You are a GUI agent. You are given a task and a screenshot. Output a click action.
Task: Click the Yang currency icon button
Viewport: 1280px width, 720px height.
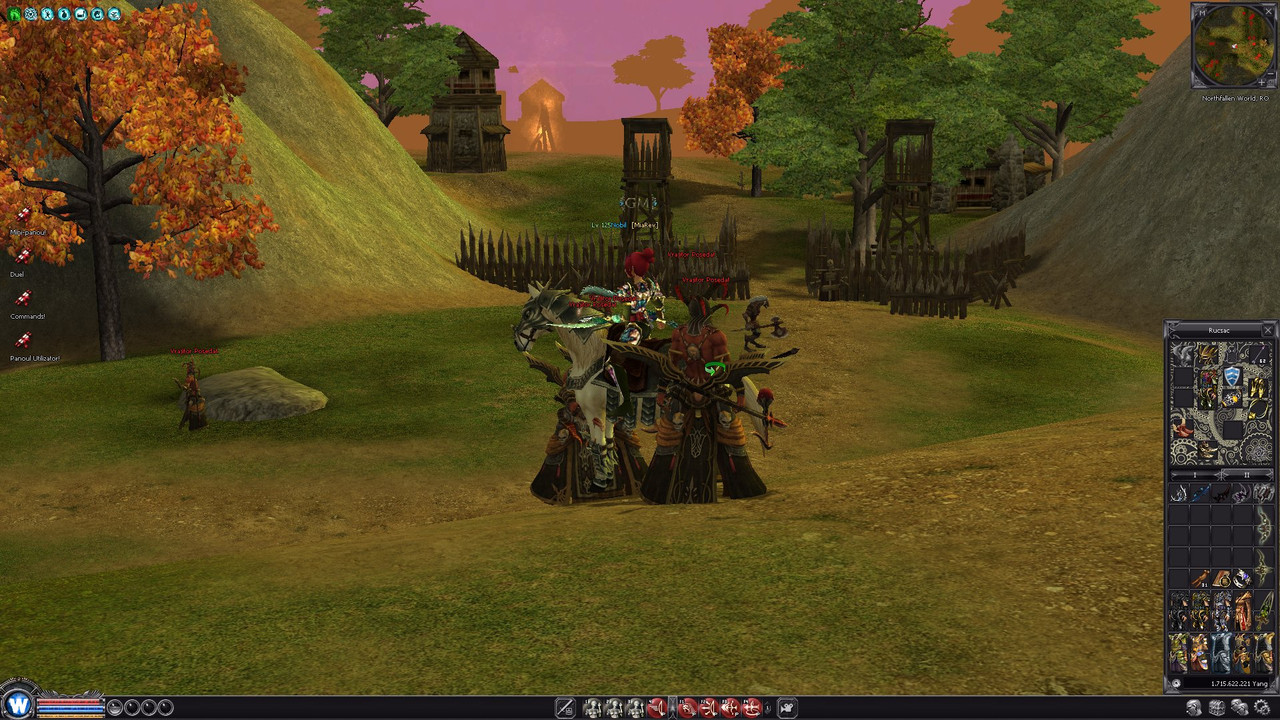(x=1176, y=684)
